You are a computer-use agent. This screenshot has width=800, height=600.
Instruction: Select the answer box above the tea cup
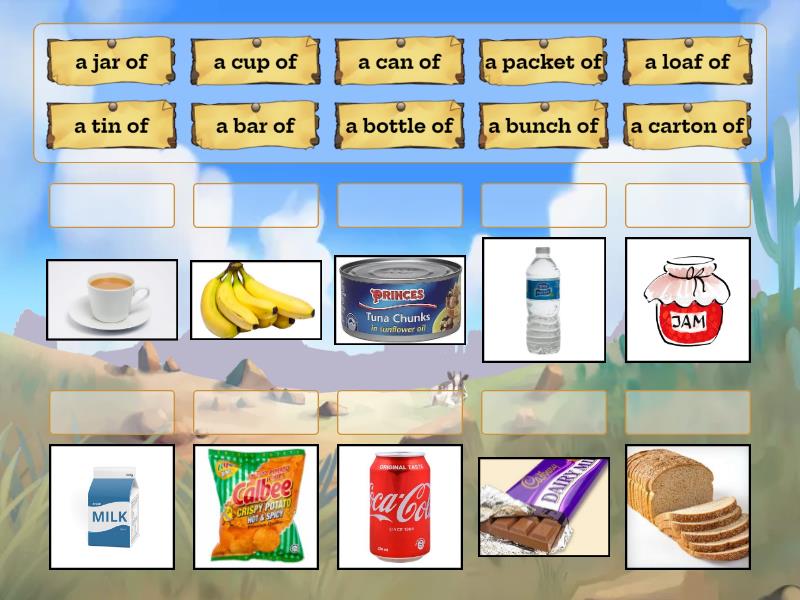111,205
